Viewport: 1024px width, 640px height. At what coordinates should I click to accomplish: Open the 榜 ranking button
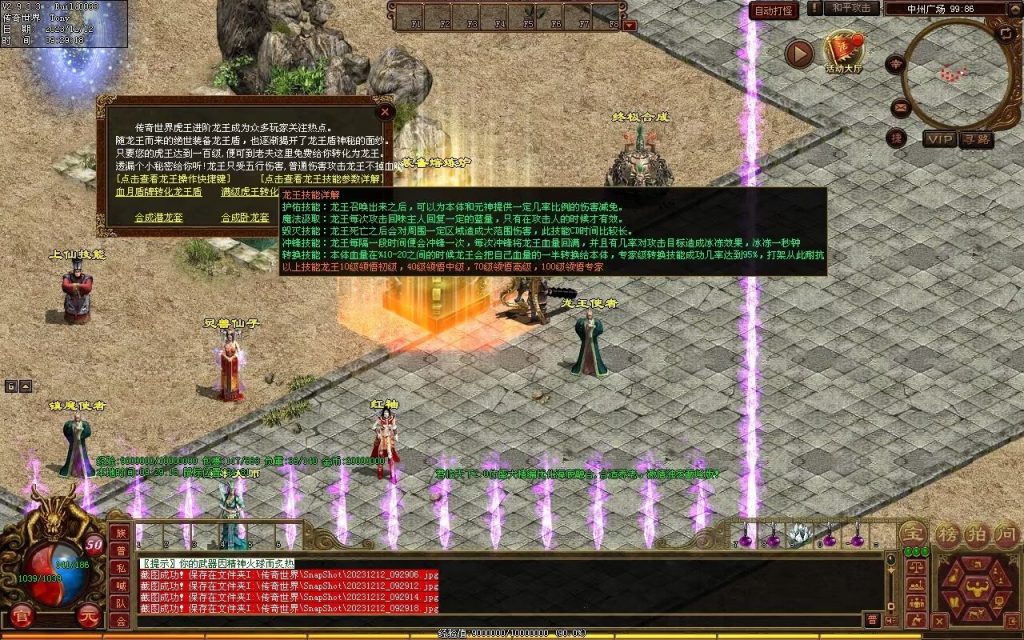point(947,533)
